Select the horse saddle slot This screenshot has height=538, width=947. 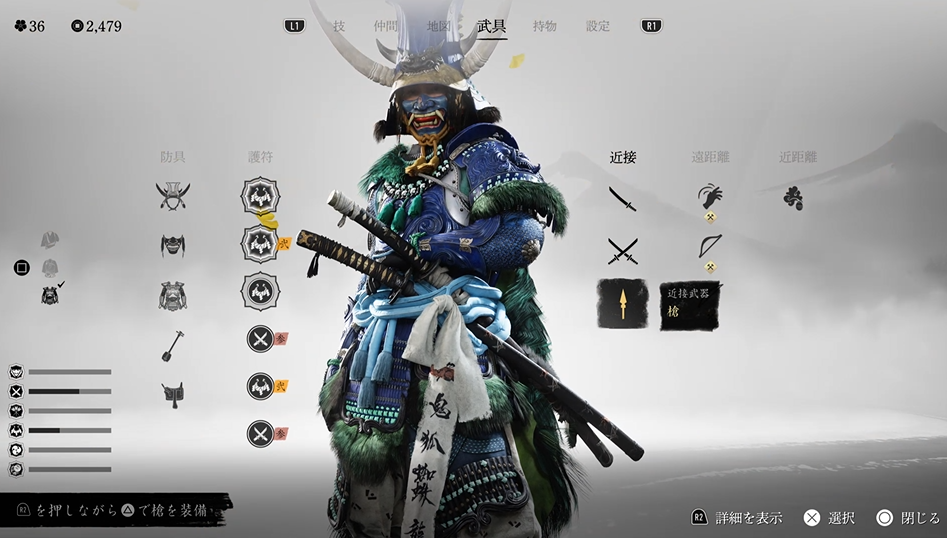pyautogui.click(x=173, y=393)
